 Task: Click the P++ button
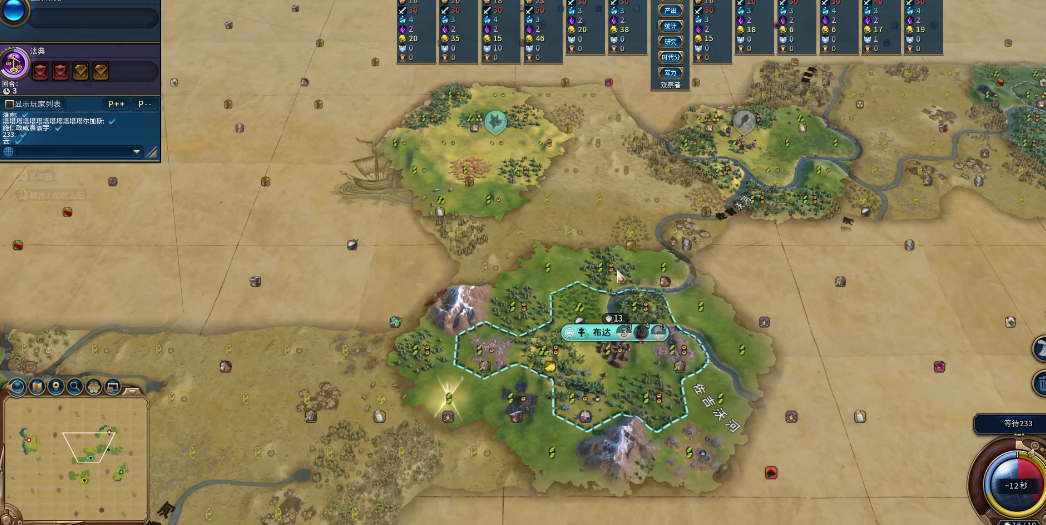116,104
